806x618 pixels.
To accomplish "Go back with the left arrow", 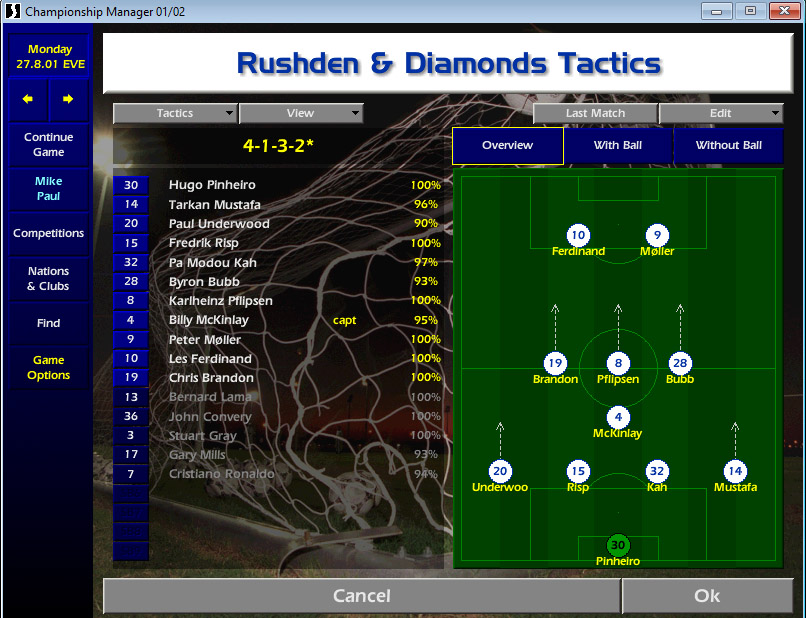I will tap(28, 100).
